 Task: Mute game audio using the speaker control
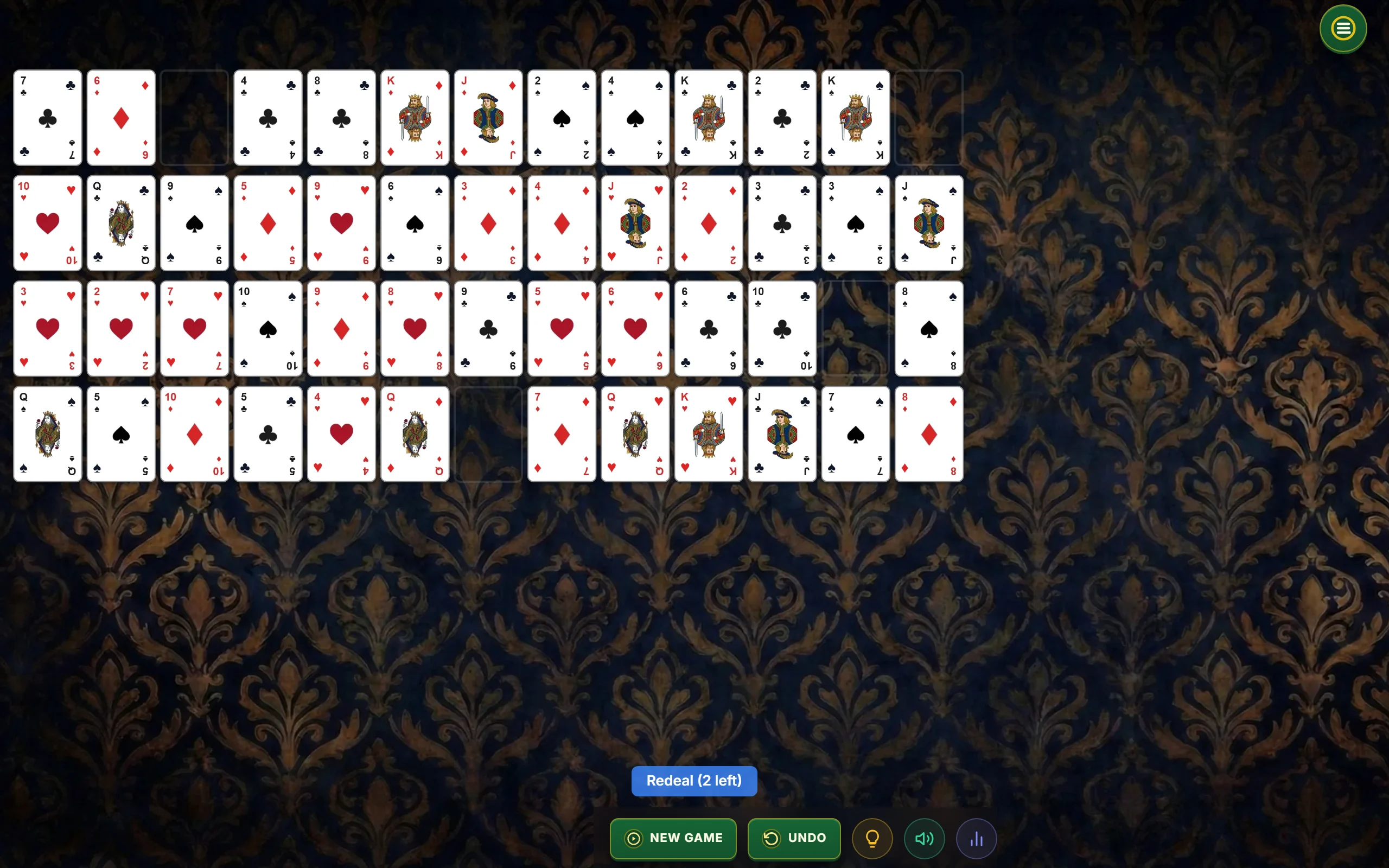924,838
